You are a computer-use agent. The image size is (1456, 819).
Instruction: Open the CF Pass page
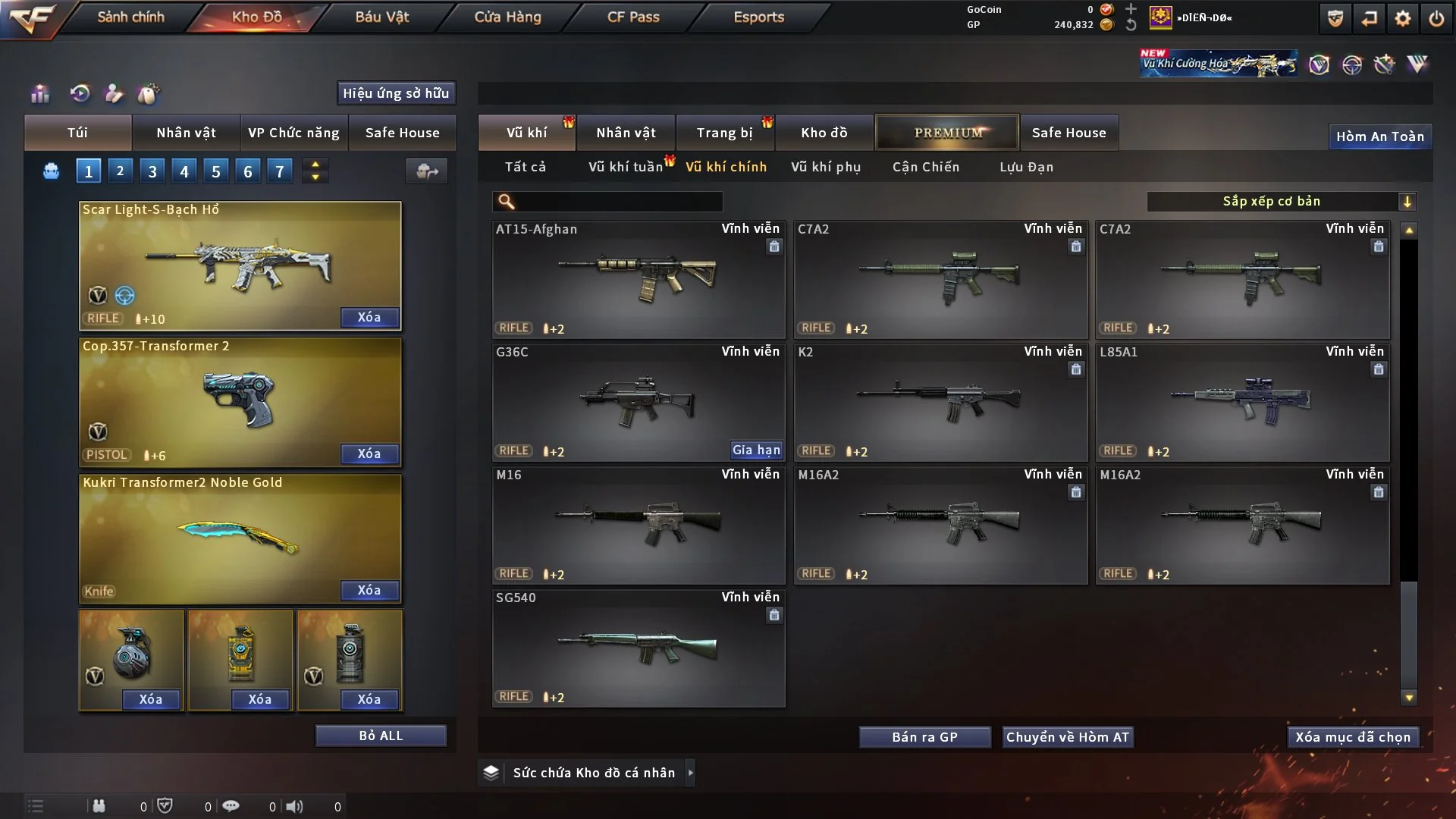click(x=633, y=17)
